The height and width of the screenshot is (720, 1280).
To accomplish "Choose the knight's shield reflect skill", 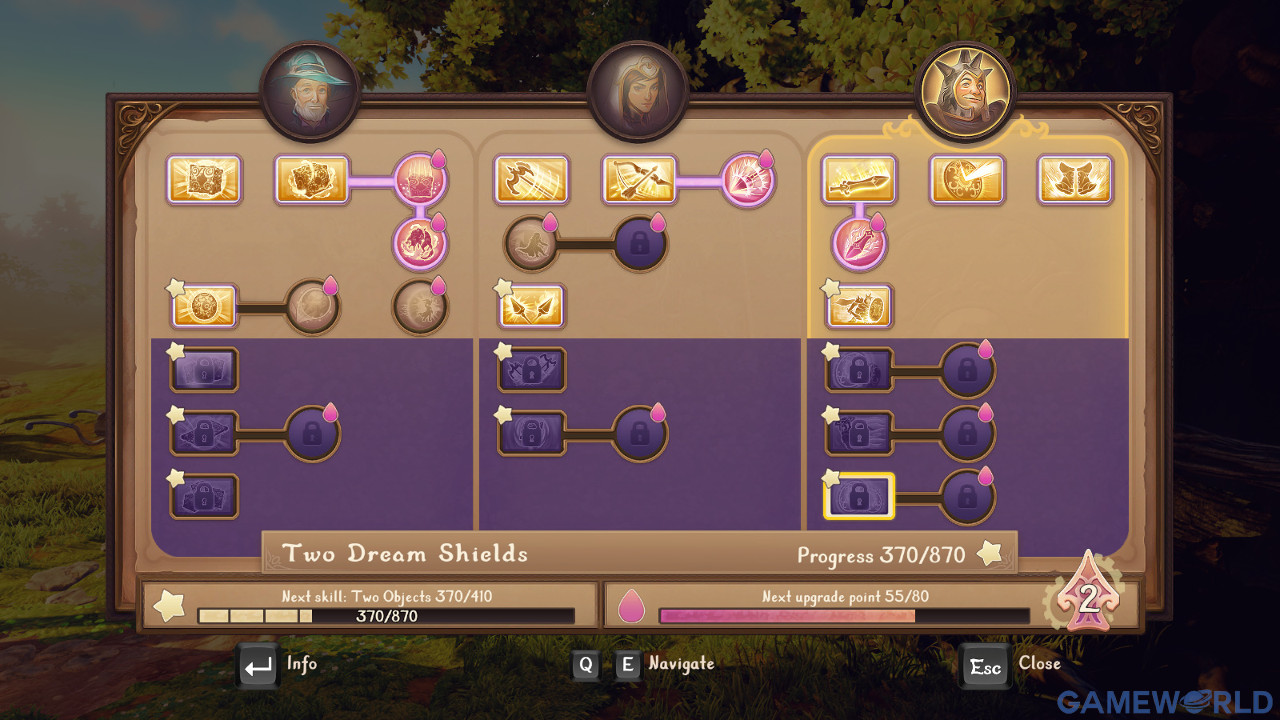I will point(967,180).
